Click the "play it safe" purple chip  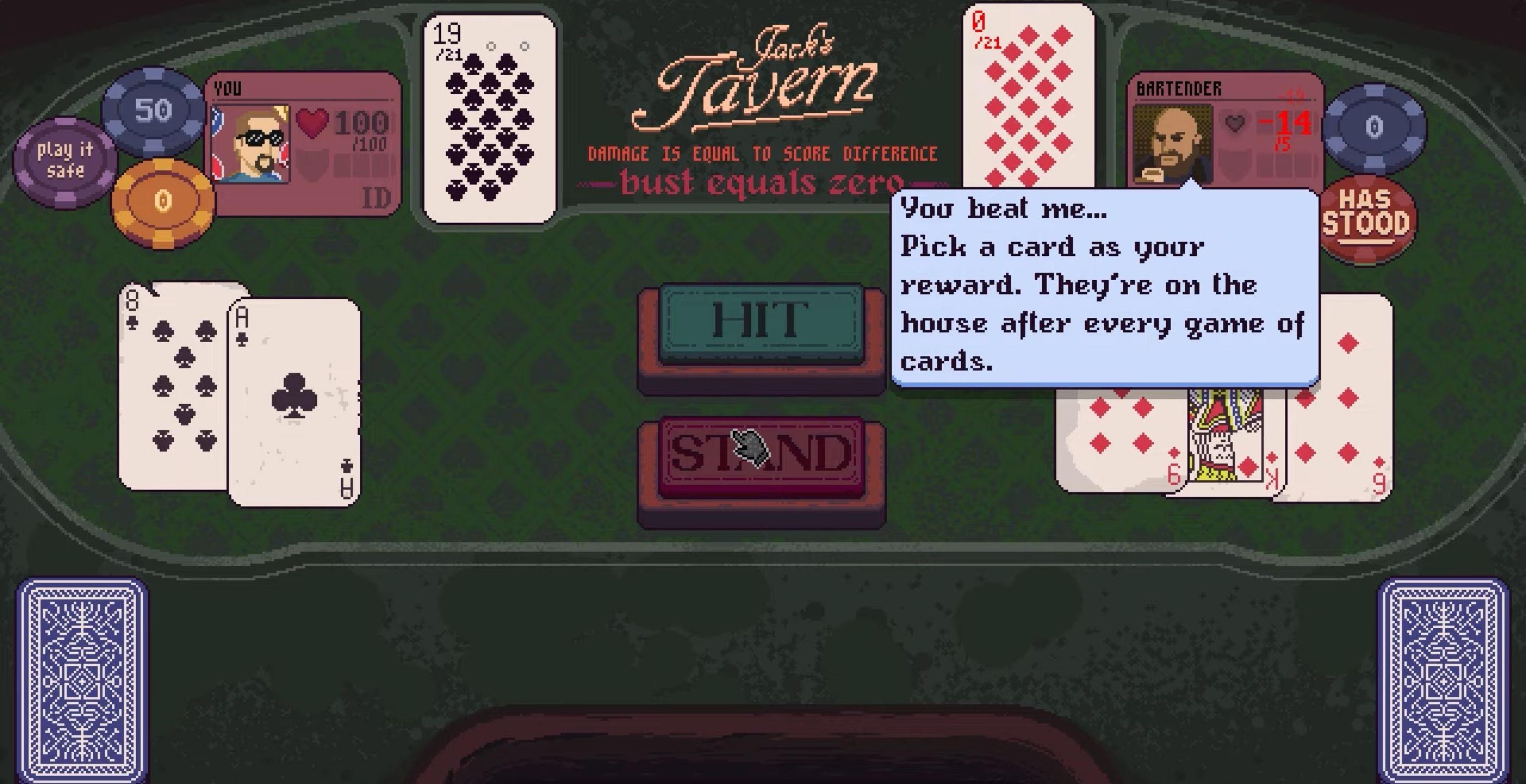point(65,161)
